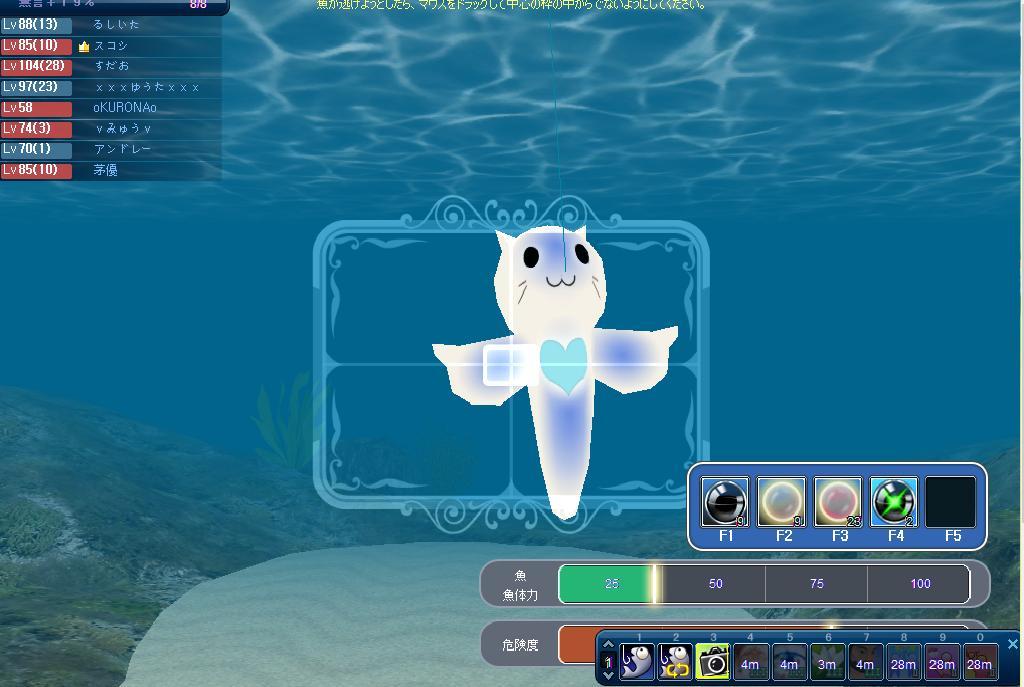The image size is (1024, 687).
Task: Use the blue bubble orb in F2
Action: 781,501
